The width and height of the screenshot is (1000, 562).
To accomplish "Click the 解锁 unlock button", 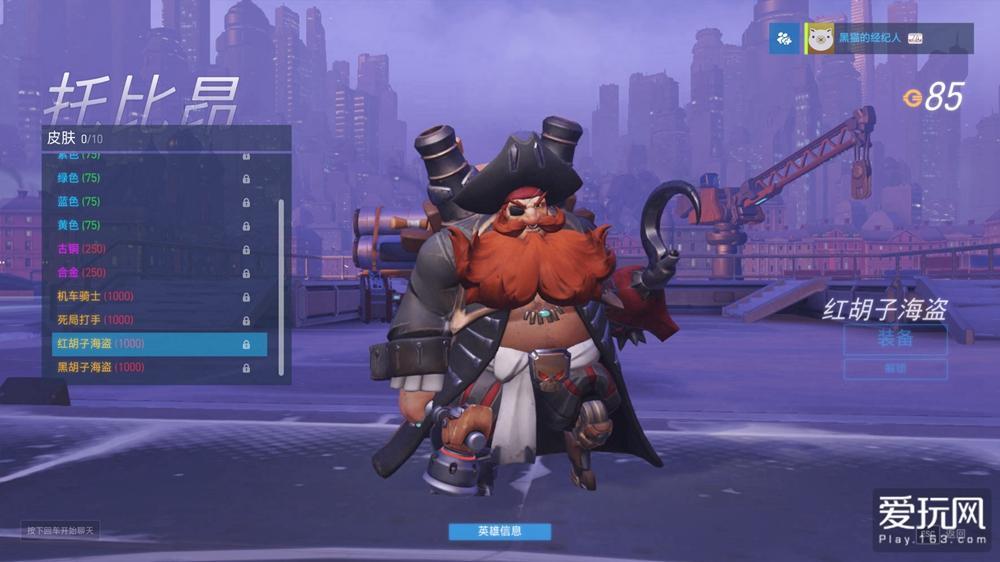I will coord(895,369).
